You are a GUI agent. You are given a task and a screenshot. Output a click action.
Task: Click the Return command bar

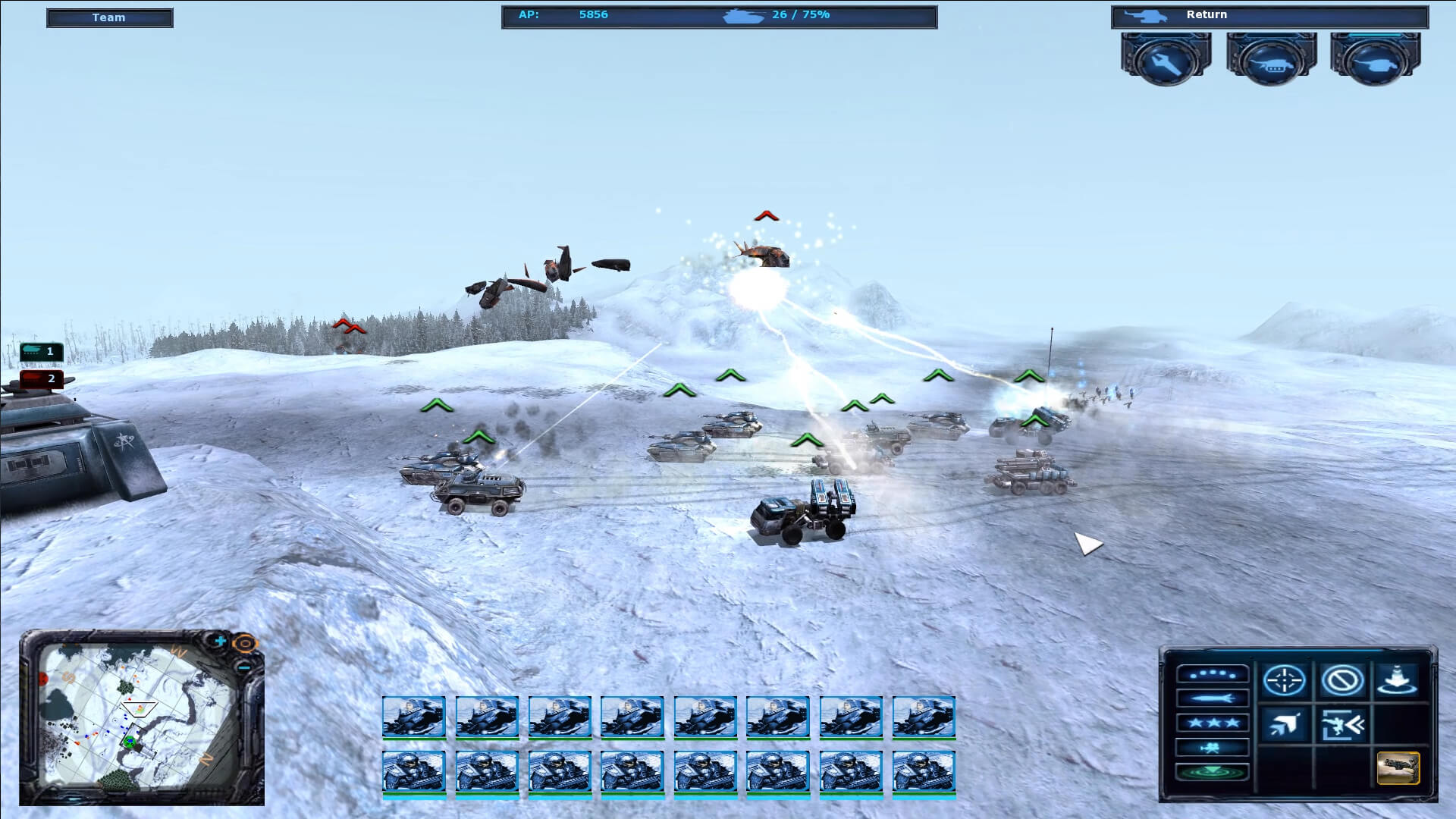(1269, 16)
